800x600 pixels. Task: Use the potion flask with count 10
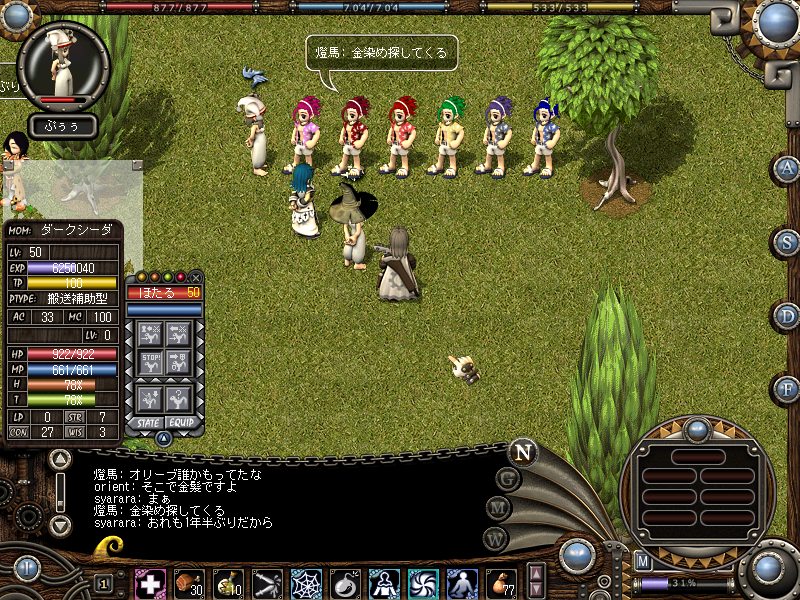(x=228, y=583)
